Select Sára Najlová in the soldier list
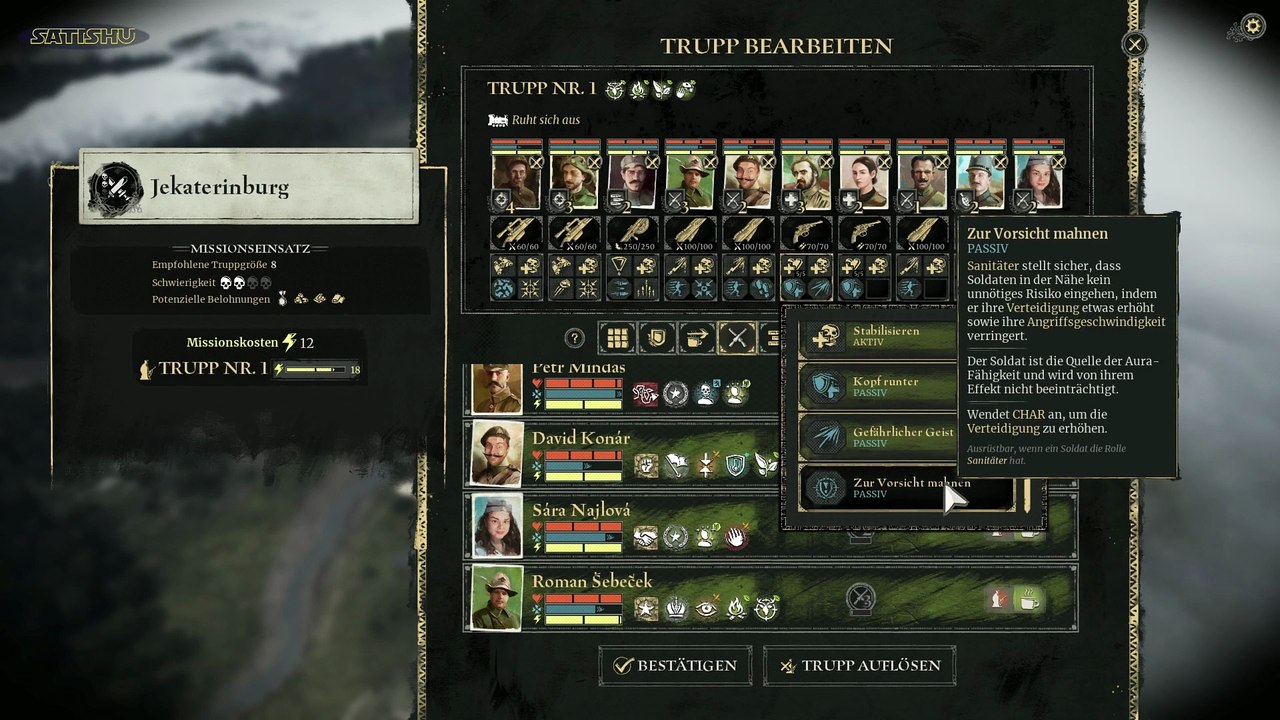 click(580, 510)
